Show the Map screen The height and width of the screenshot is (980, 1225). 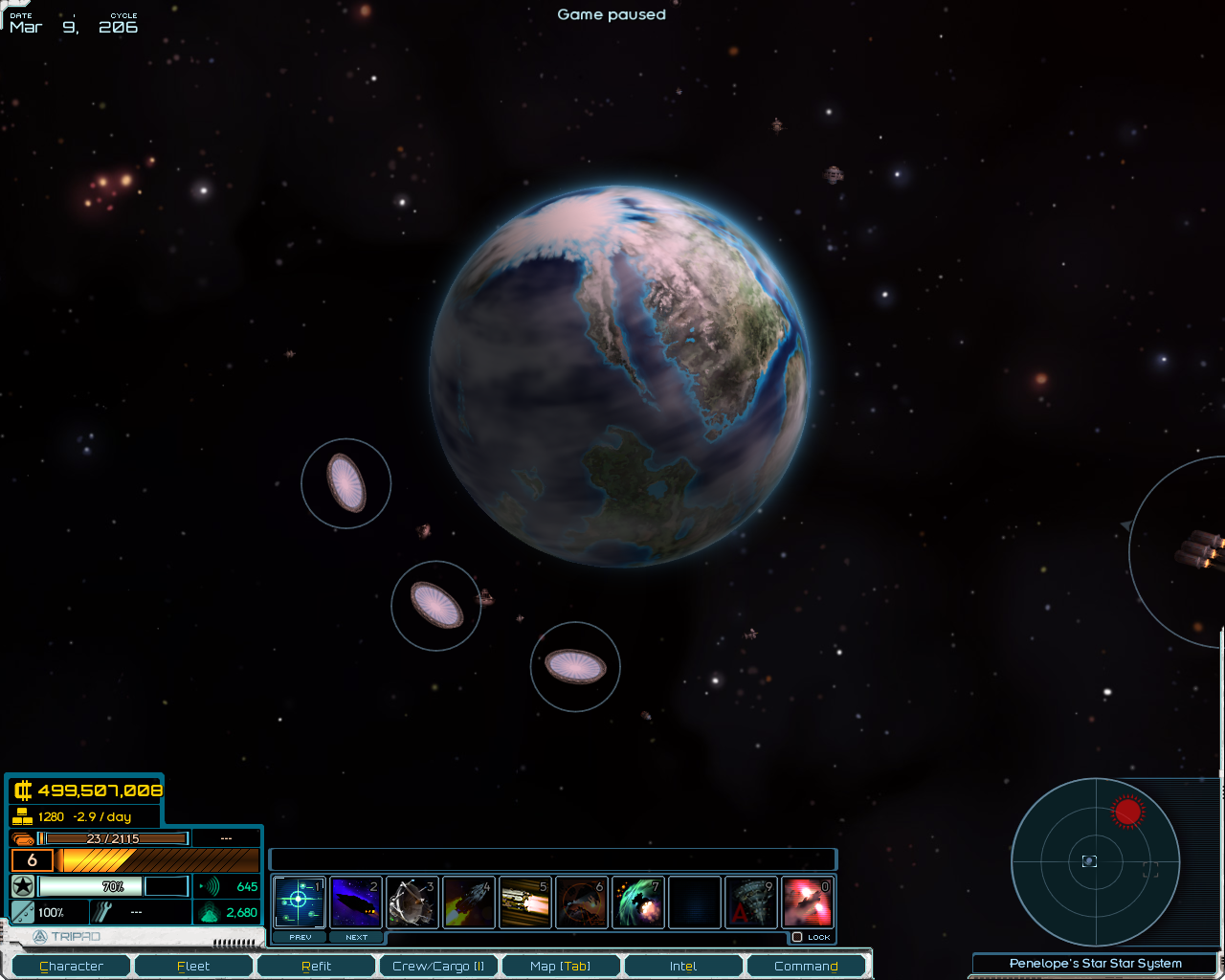coord(561,966)
